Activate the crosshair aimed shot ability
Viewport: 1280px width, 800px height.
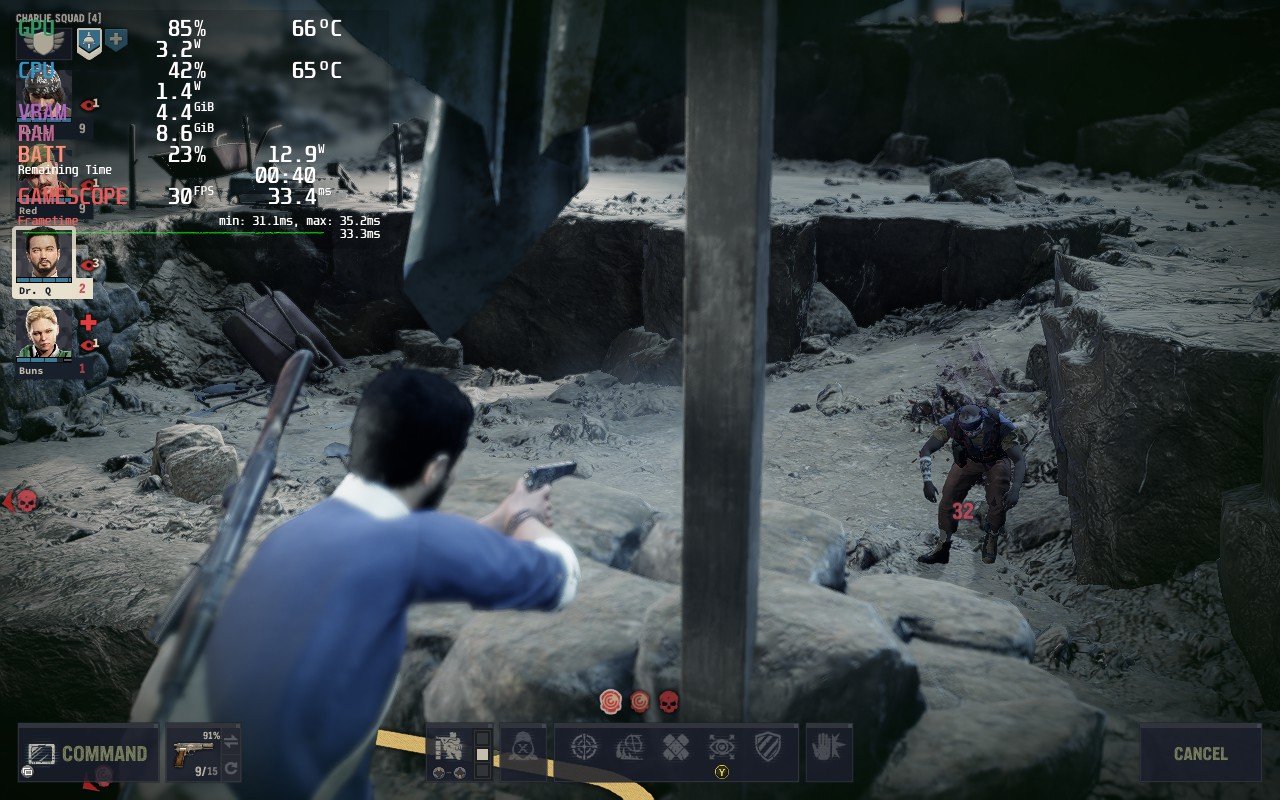tap(584, 747)
